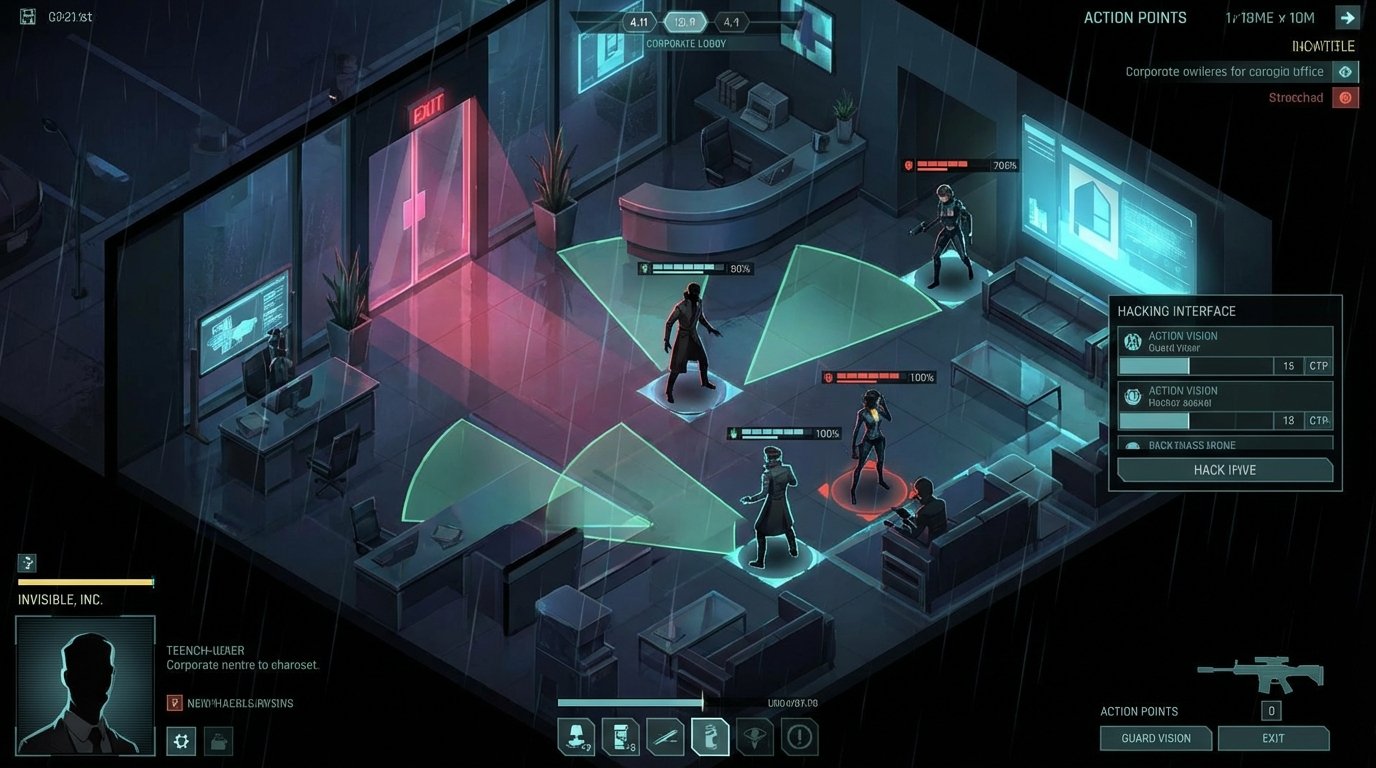Expand the BACK MASS IRONE program row

coord(1224,446)
